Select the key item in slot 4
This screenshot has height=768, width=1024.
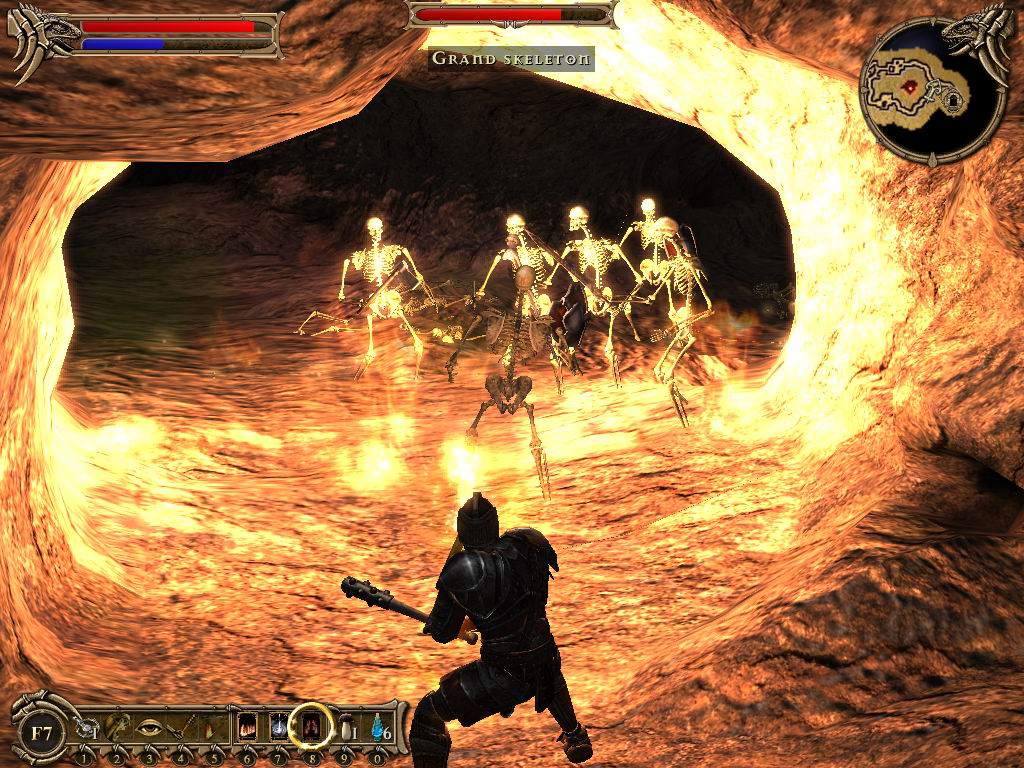[182, 728]
